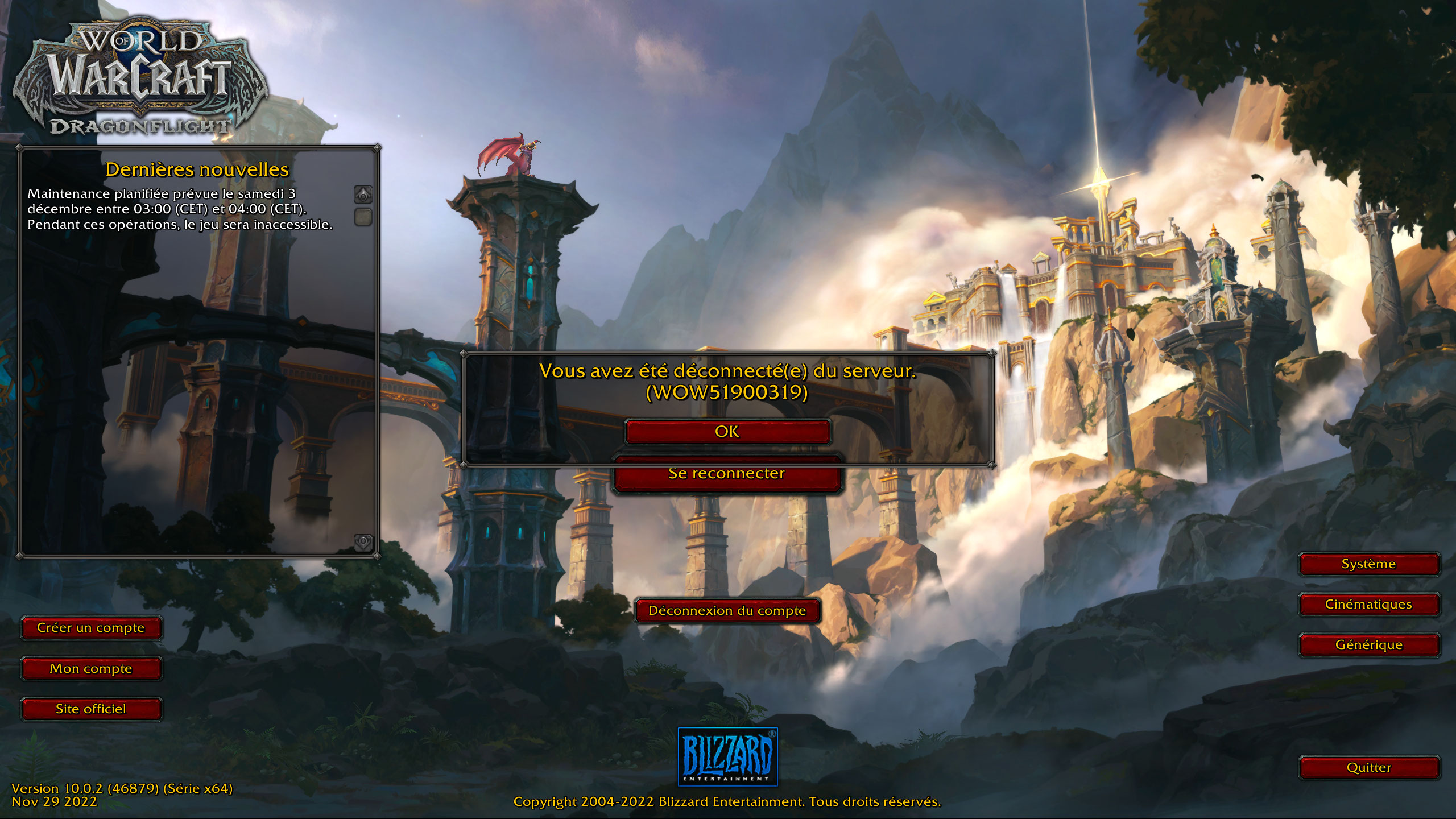Create an account via Créer un compte
Screen dimensions: 1456x819
point(91,628)
